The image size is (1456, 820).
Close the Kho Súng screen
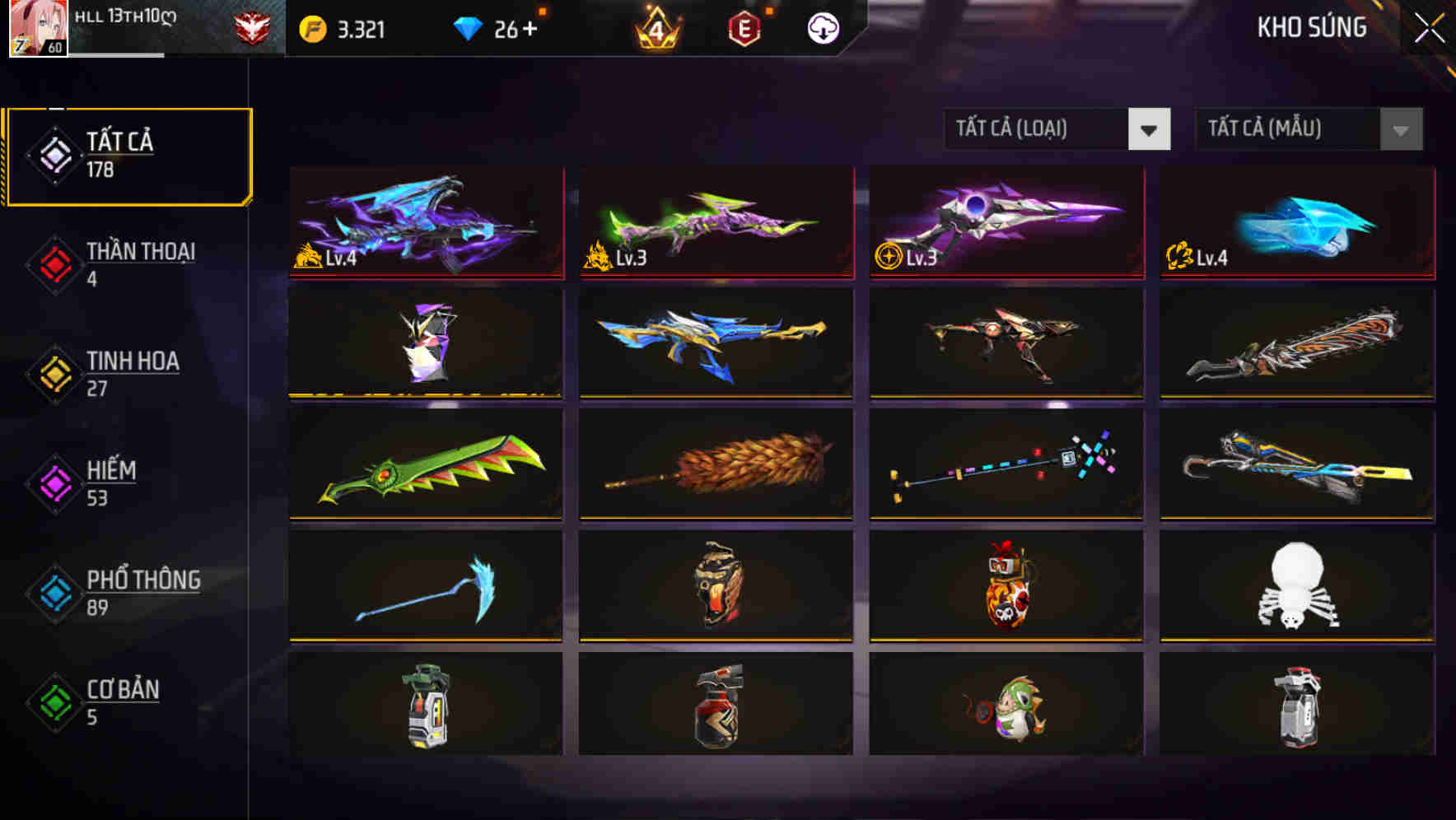(1430, 26)
